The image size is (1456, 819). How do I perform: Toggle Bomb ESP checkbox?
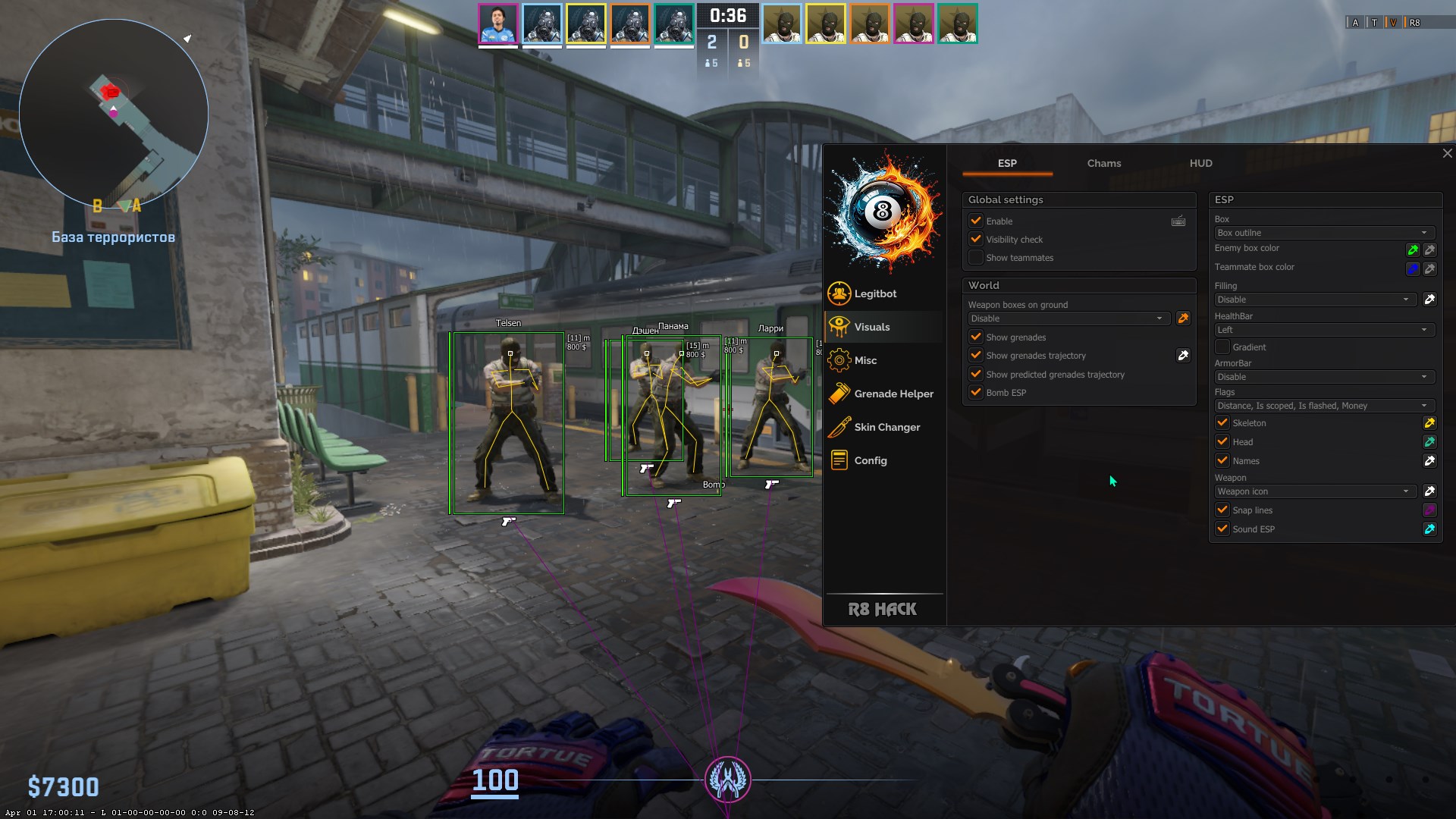coord(976,392)
